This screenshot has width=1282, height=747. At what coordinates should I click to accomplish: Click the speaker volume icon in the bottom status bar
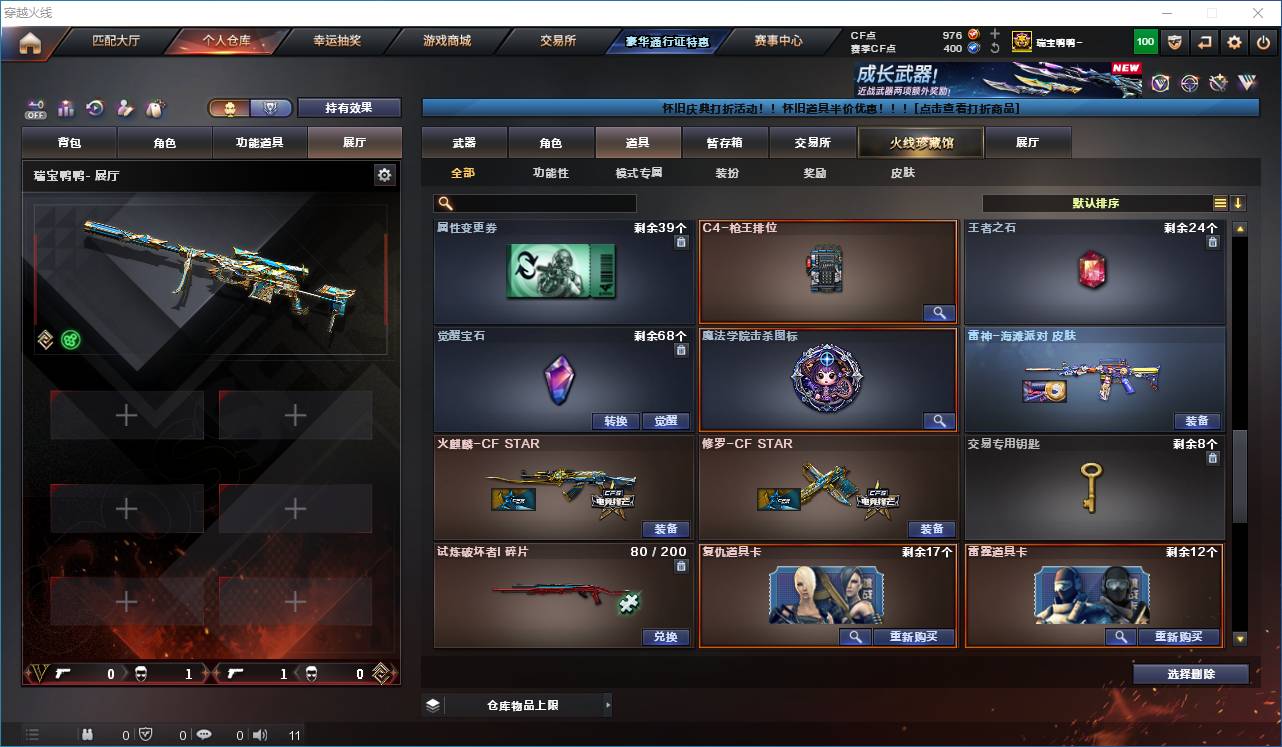[259, 734]
